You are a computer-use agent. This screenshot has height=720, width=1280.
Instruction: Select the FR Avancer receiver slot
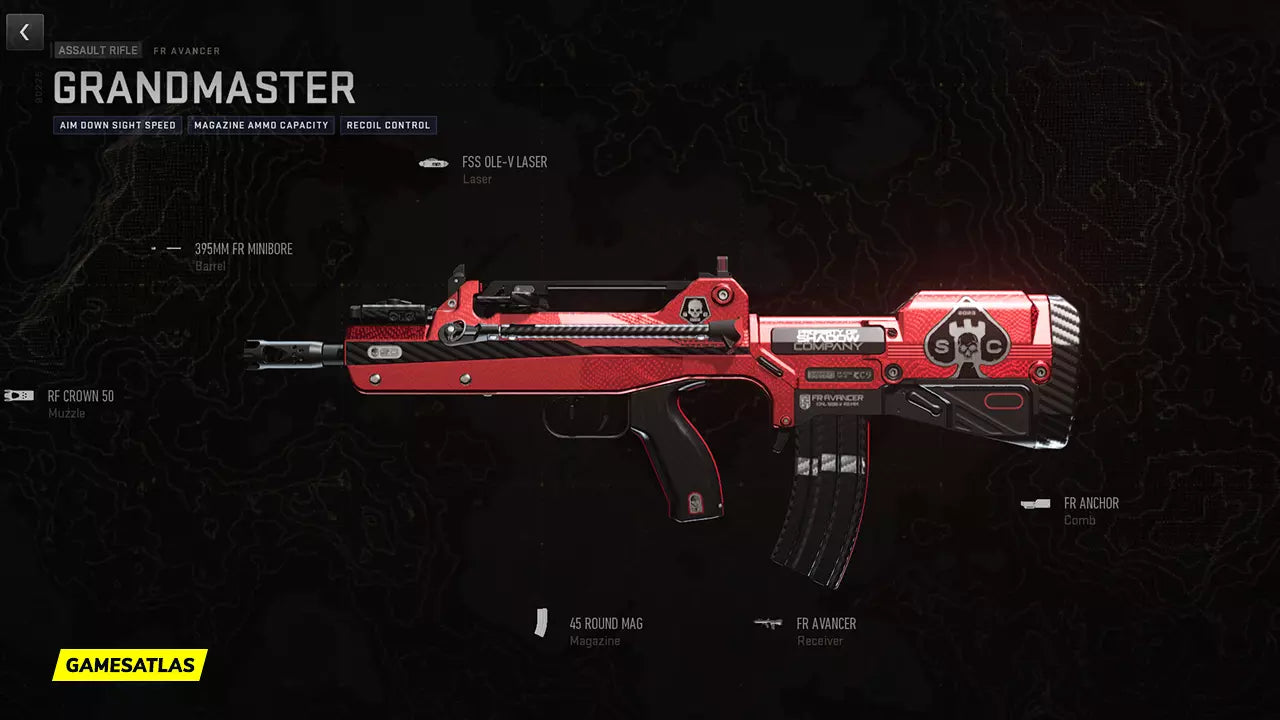tap(825, 624)
